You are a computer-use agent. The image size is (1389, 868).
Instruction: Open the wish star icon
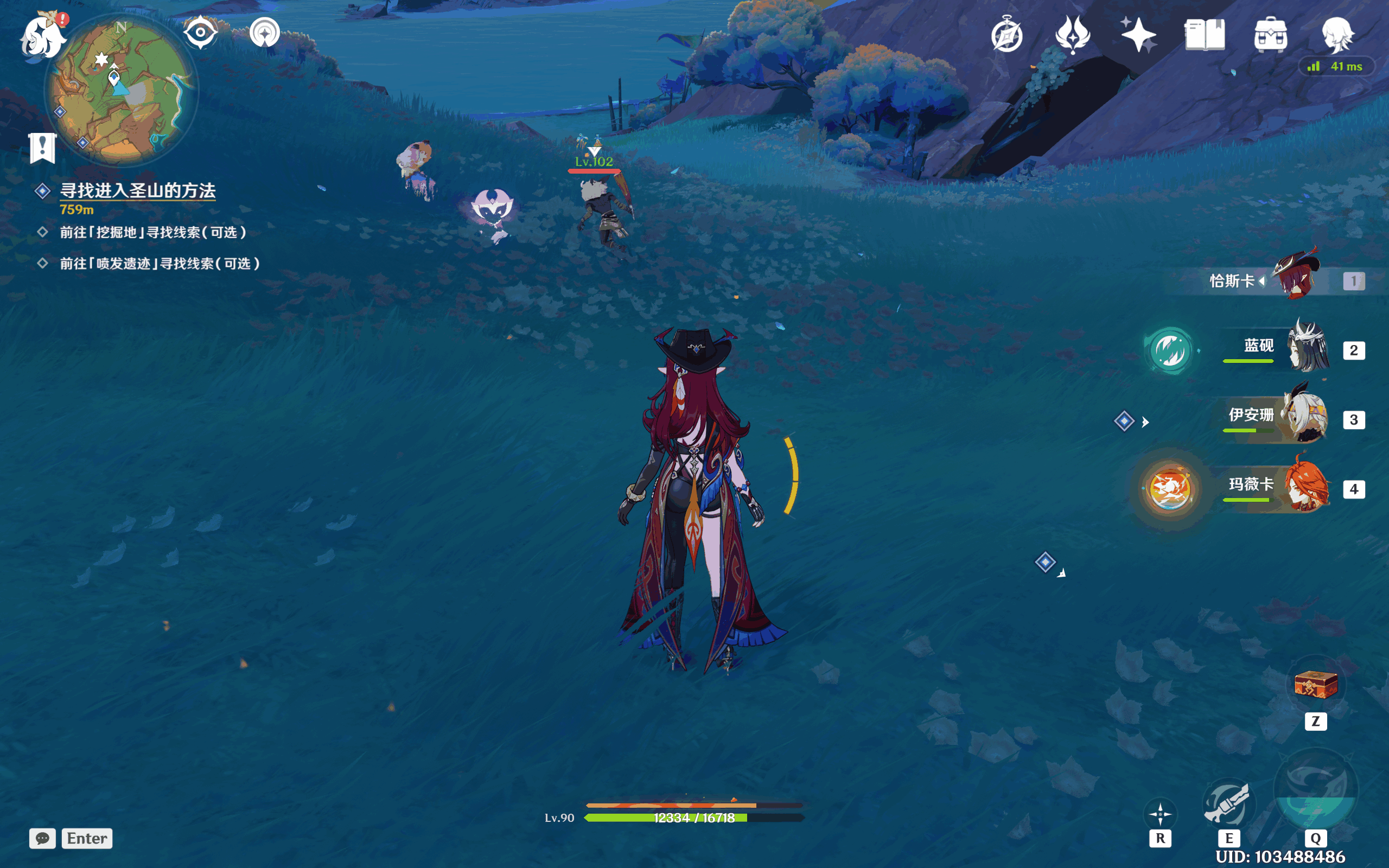pyautogui.click(x=1138, y=35)
